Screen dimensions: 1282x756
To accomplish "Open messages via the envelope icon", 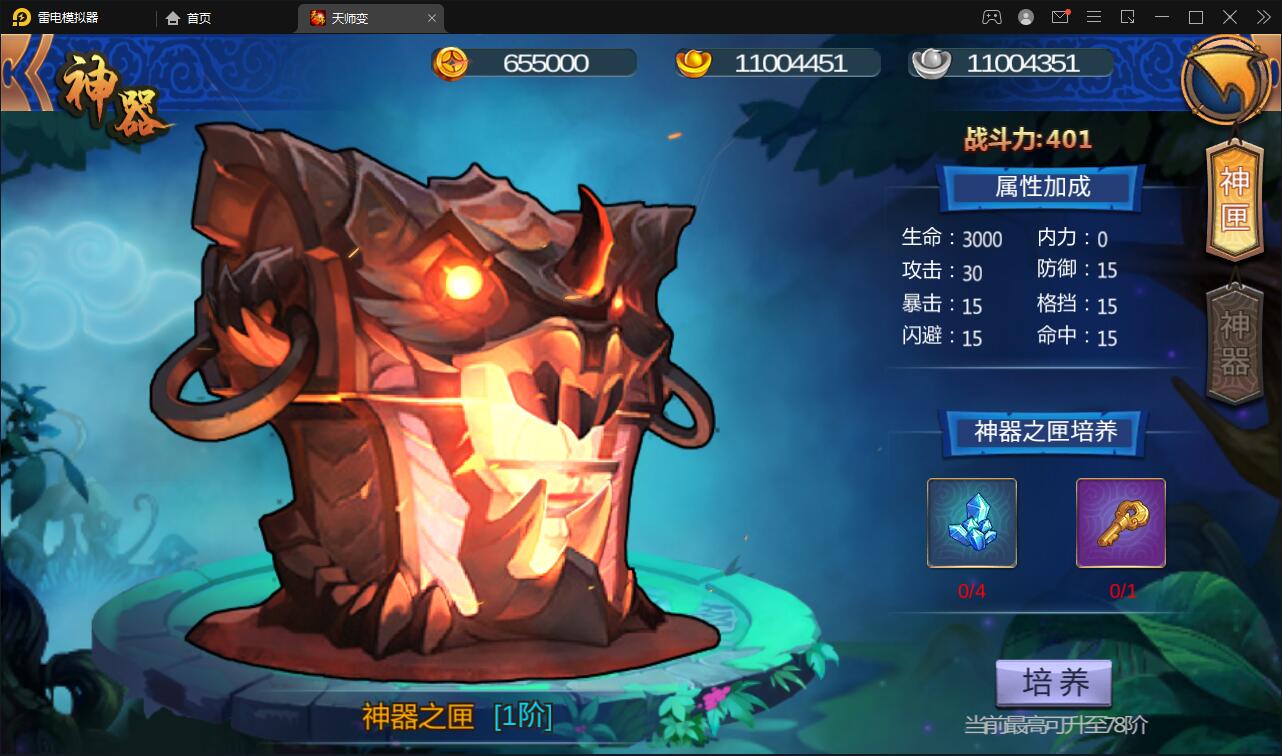I will click(1061, 17).
